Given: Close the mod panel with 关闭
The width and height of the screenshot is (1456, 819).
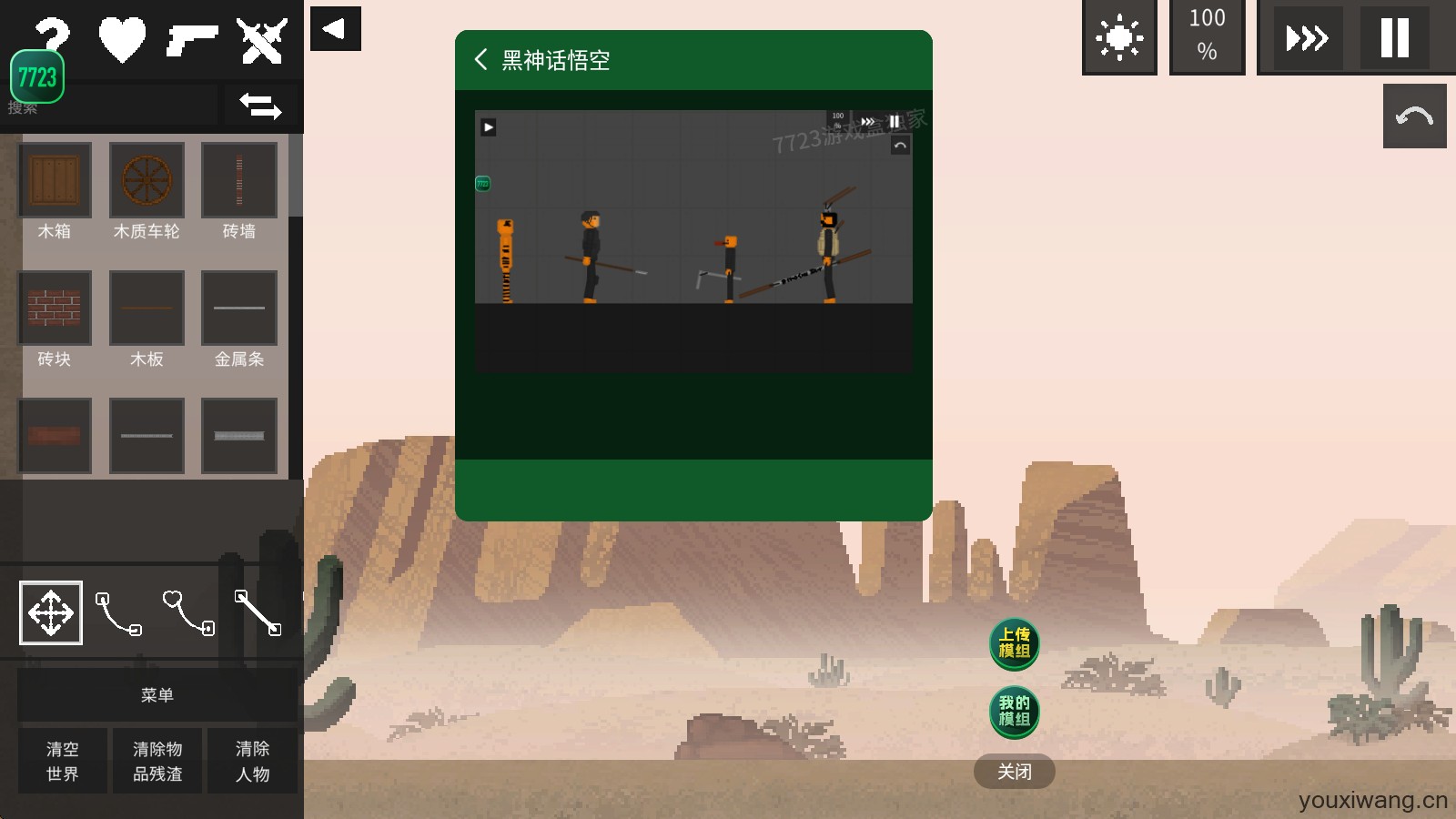Looking at the screenshot, I should [1014, 772].
